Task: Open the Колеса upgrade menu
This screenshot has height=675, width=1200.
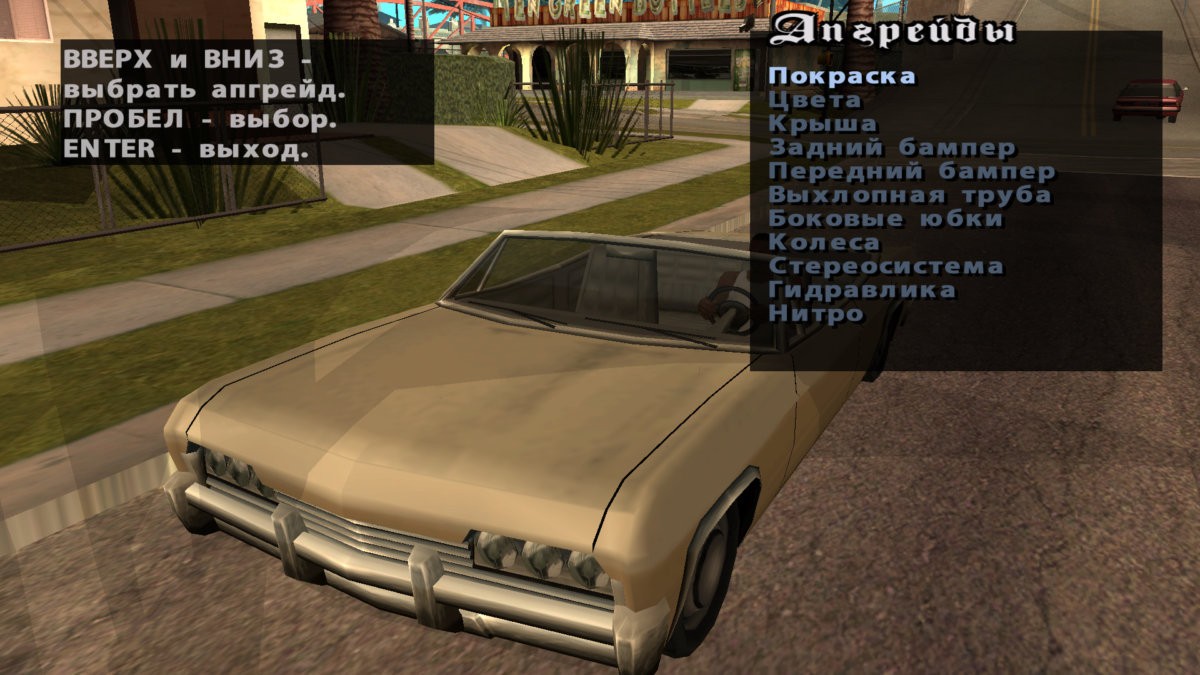Action: pyautogui.click(x=824, y=243)
